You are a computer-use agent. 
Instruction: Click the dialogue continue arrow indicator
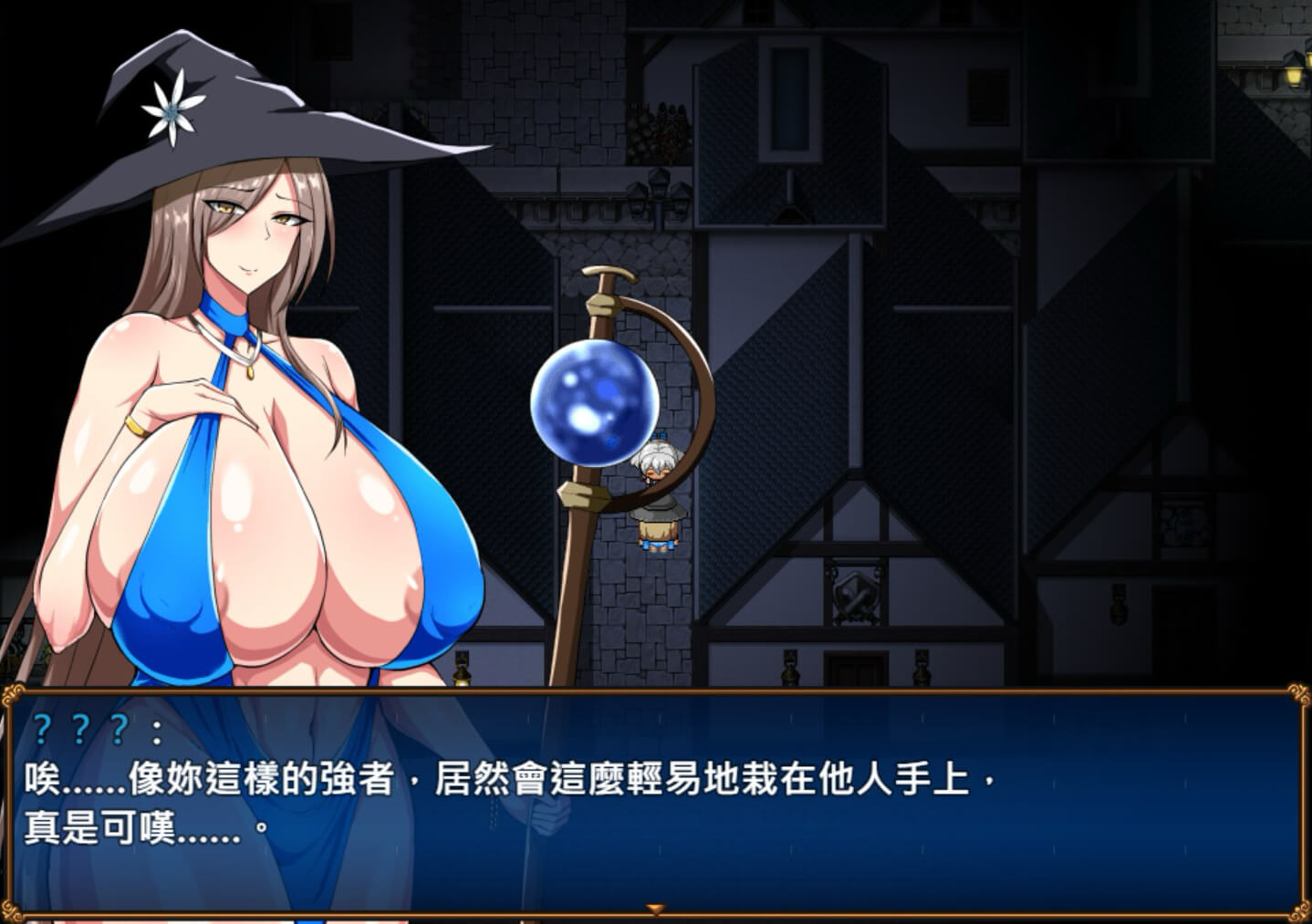point(655,909)
